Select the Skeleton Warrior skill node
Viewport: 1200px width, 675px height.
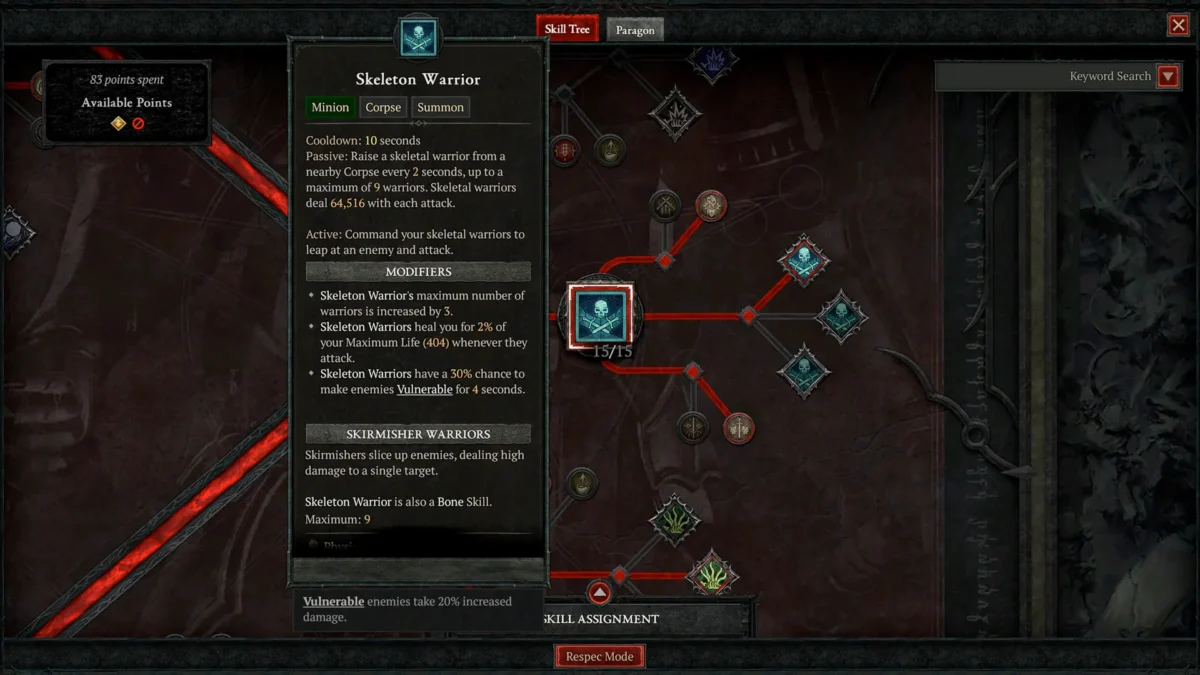coord(600,316)
